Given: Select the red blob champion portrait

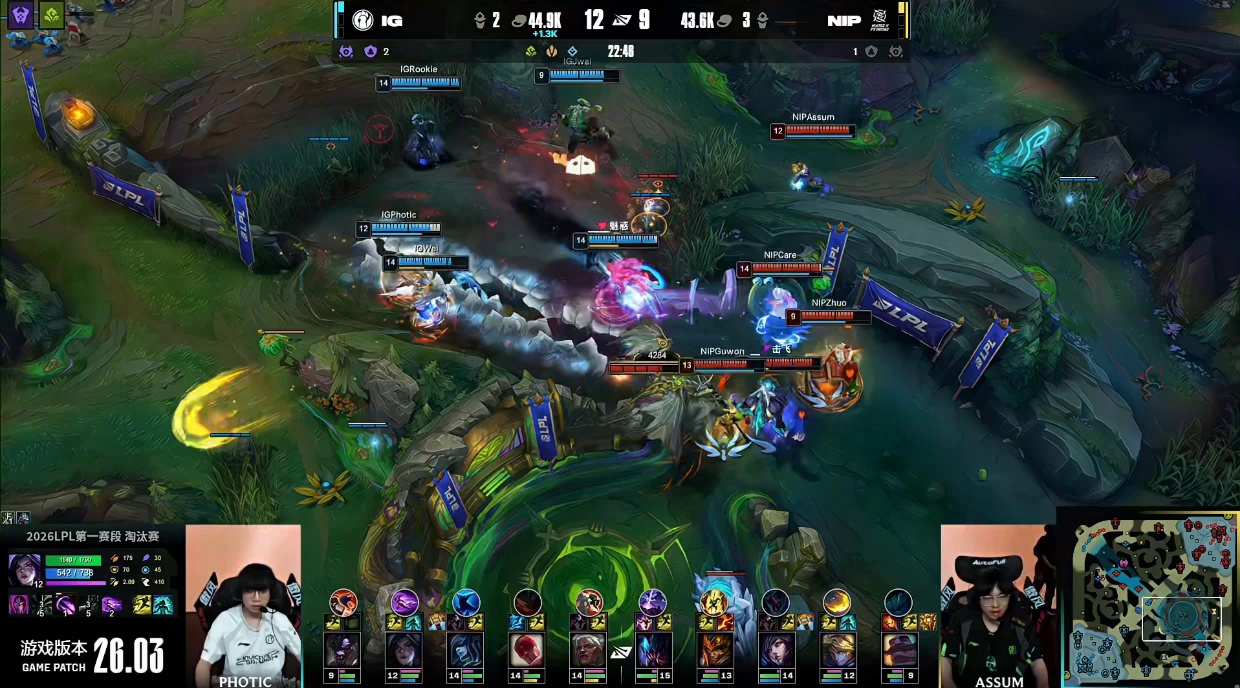Looking at the screenshot, I should pyautogui.click(x=527, y=650).
